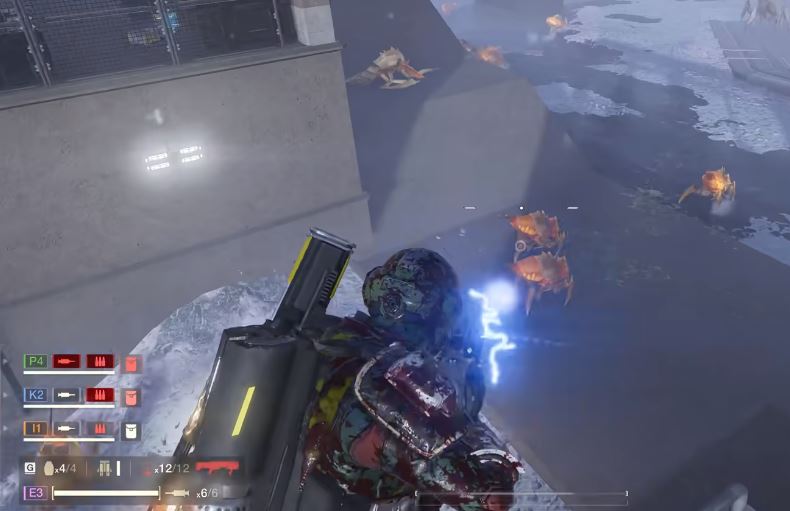The width and height of the screenshot is (790, 511).
Task: Select the grenade icon in the player HUD
Action: pyautogui.click(x=47, y=467)
